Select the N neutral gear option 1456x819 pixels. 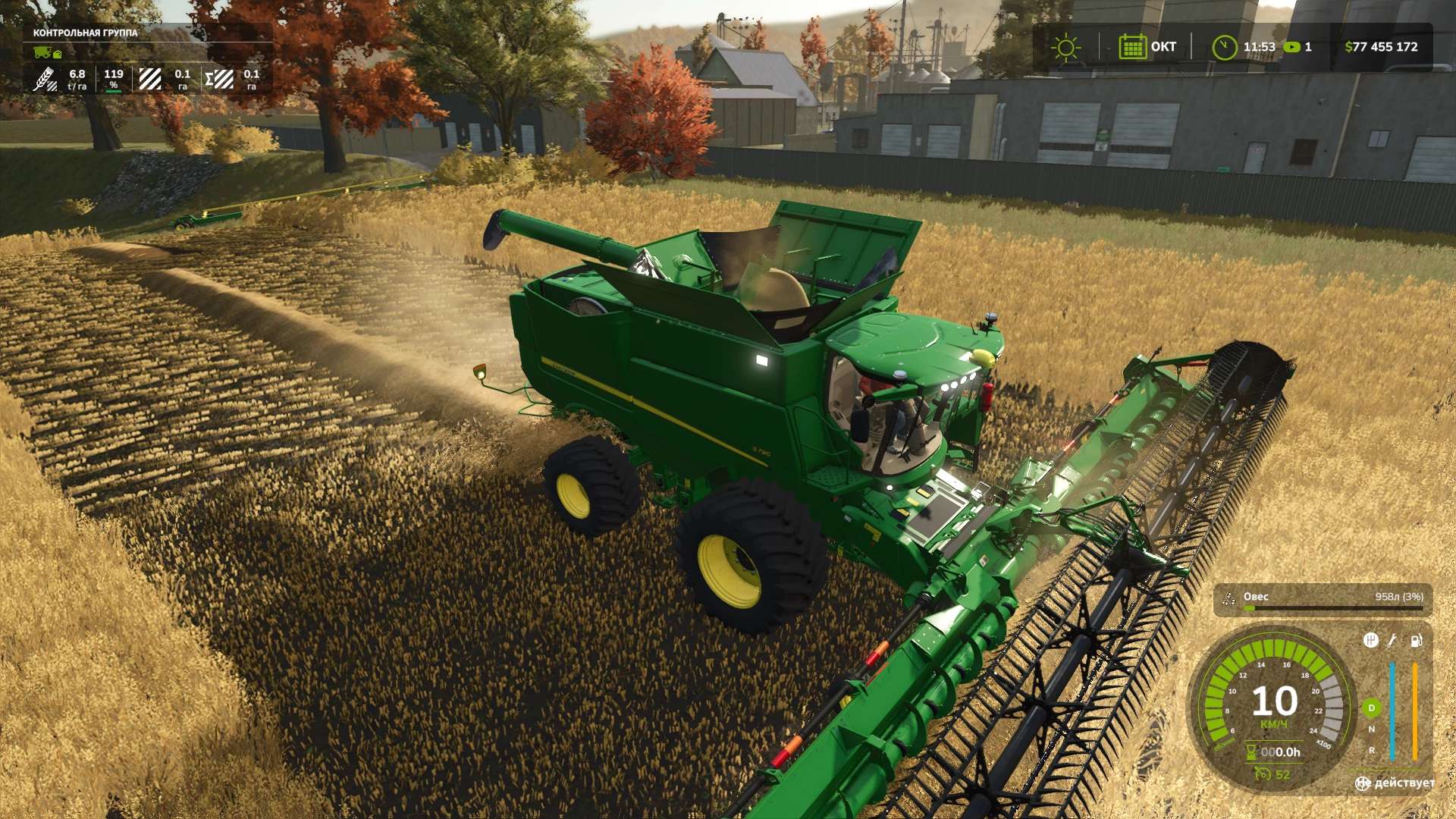[1372, 728]
